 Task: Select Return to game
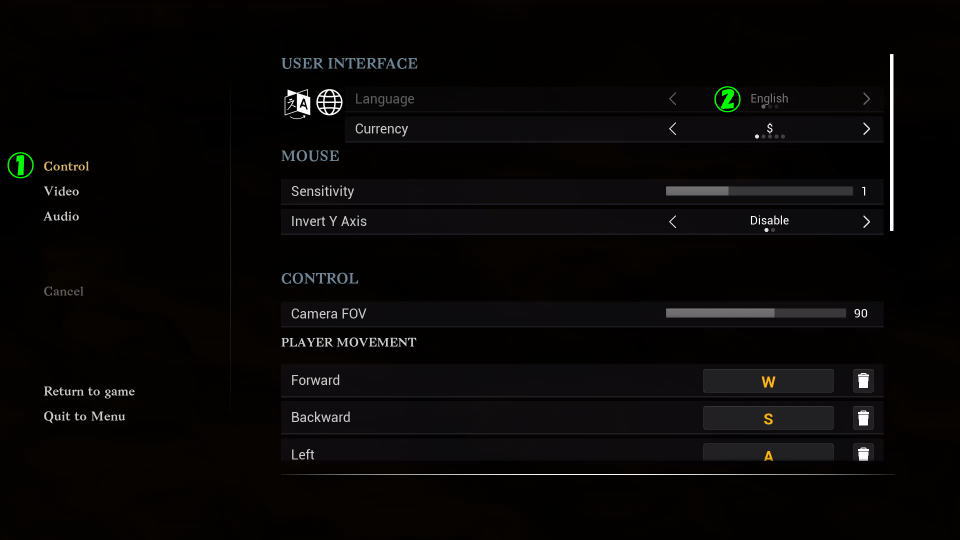click(89, 391)
